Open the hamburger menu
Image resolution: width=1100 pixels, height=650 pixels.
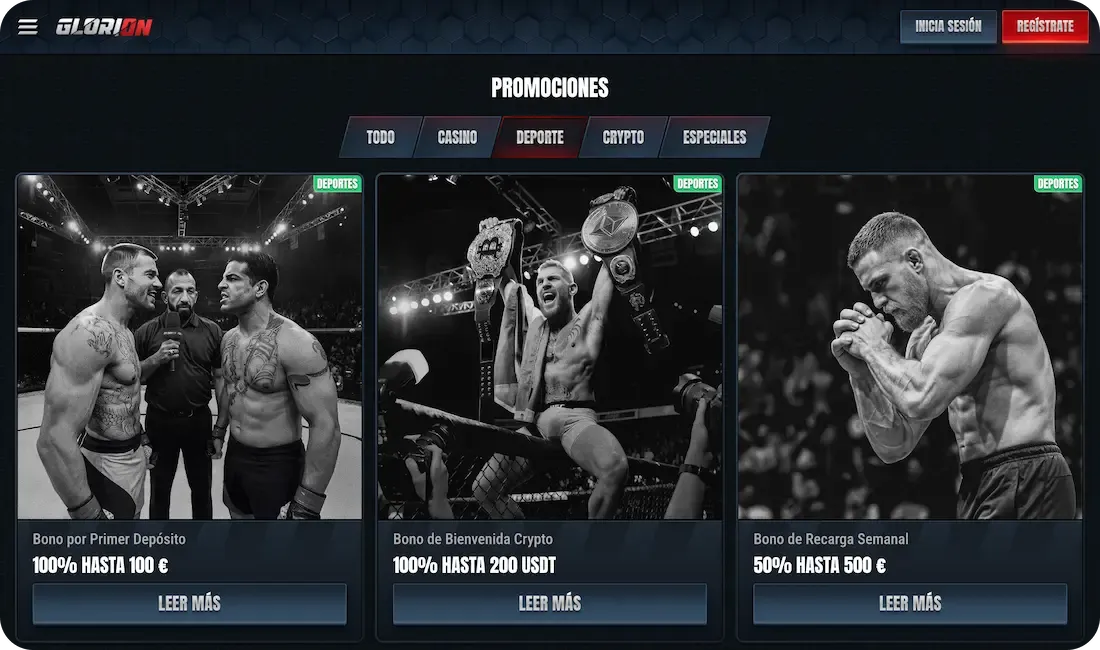28,27
